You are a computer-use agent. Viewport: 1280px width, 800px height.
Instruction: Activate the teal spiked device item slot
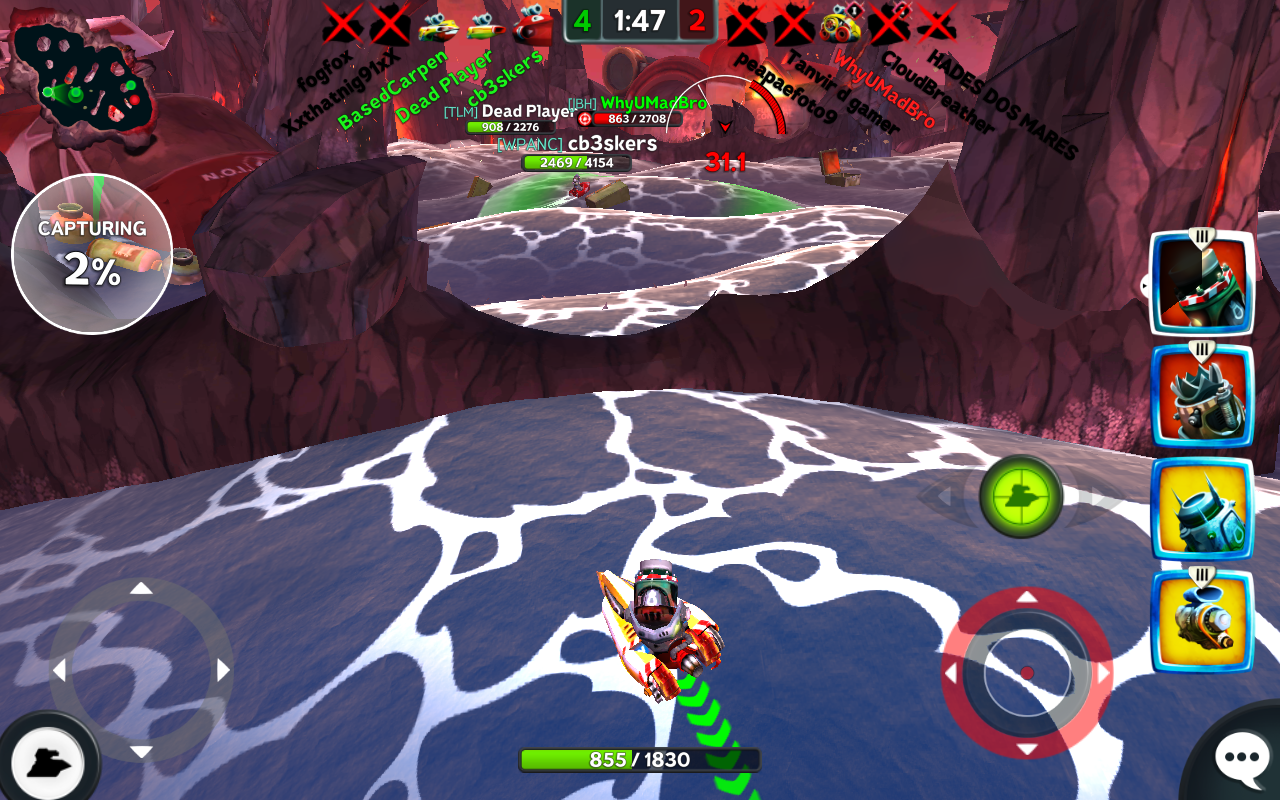pos(1201,509)
